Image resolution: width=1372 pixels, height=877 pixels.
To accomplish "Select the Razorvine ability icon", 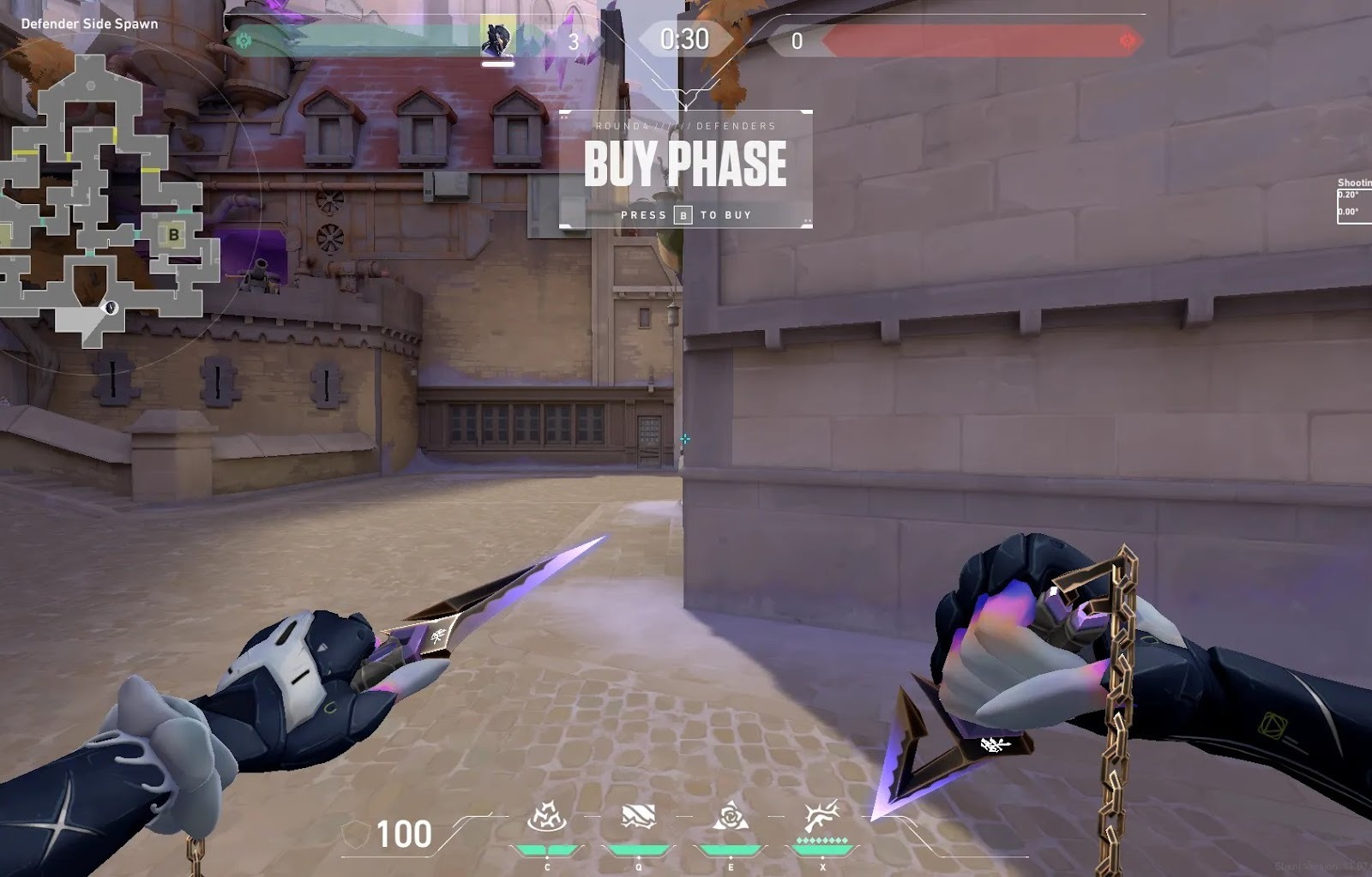I will click(x=546, y=818).
